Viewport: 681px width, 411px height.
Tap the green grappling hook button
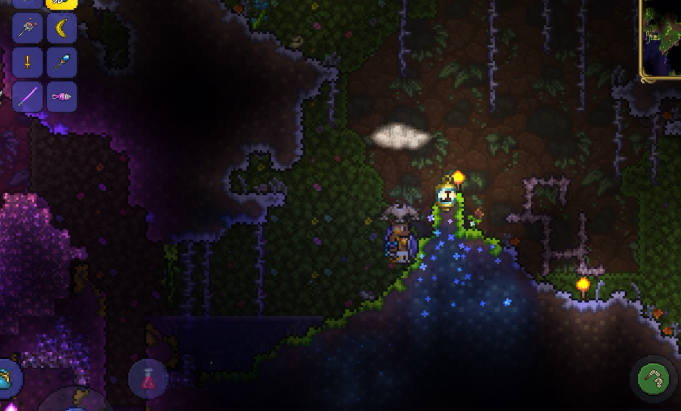click(654, 380)
